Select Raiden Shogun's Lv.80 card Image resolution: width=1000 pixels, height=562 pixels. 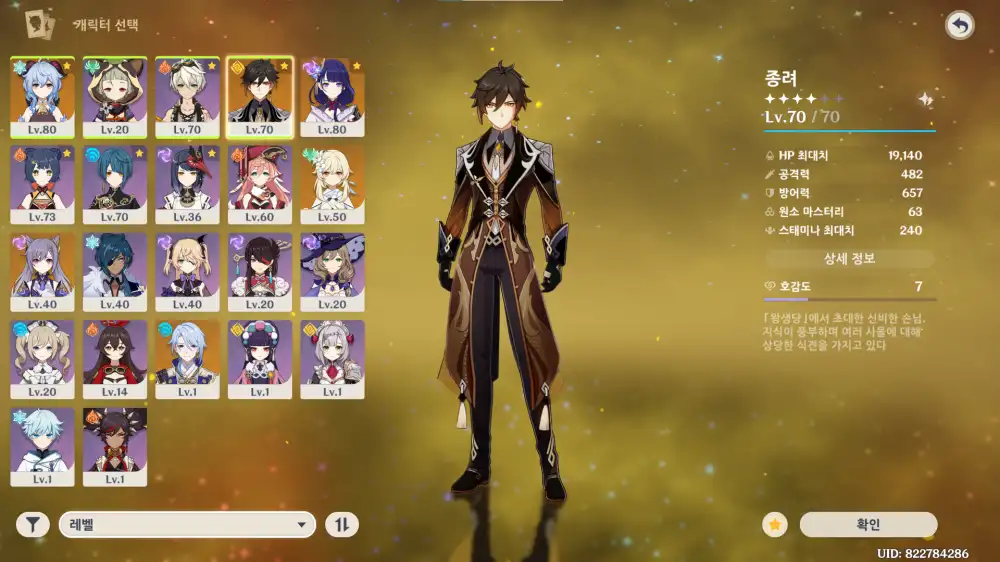click(x=331, y=96)
